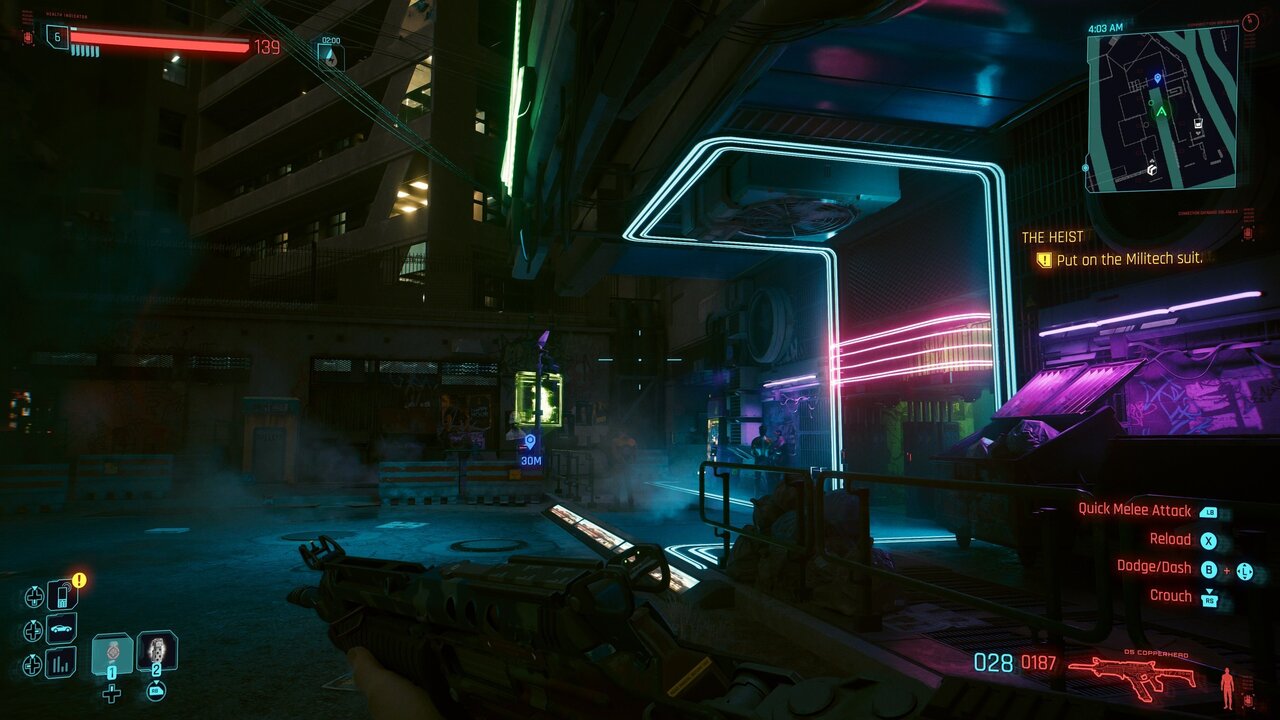1280x720 pixels.
Task: Open the minimap
Action: pyautogui.click(x=1162, y=108)
